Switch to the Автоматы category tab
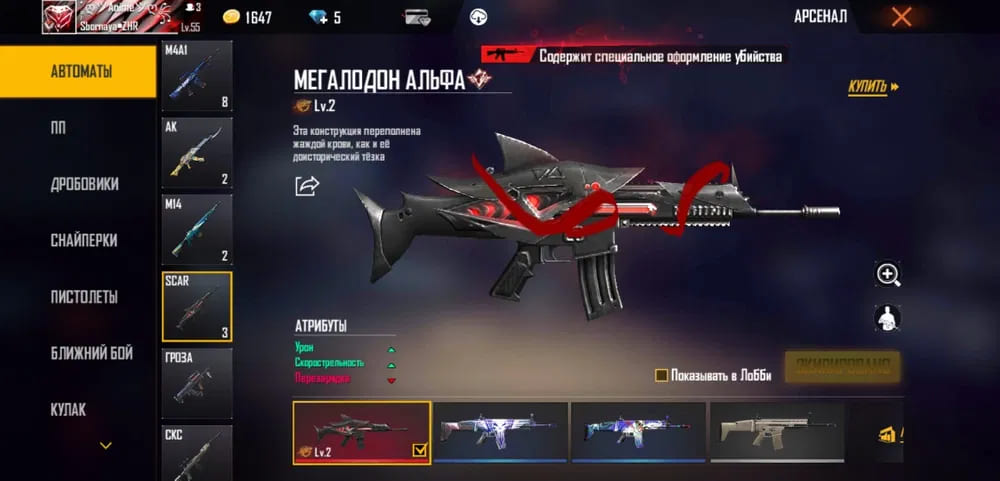 [80, 72]
